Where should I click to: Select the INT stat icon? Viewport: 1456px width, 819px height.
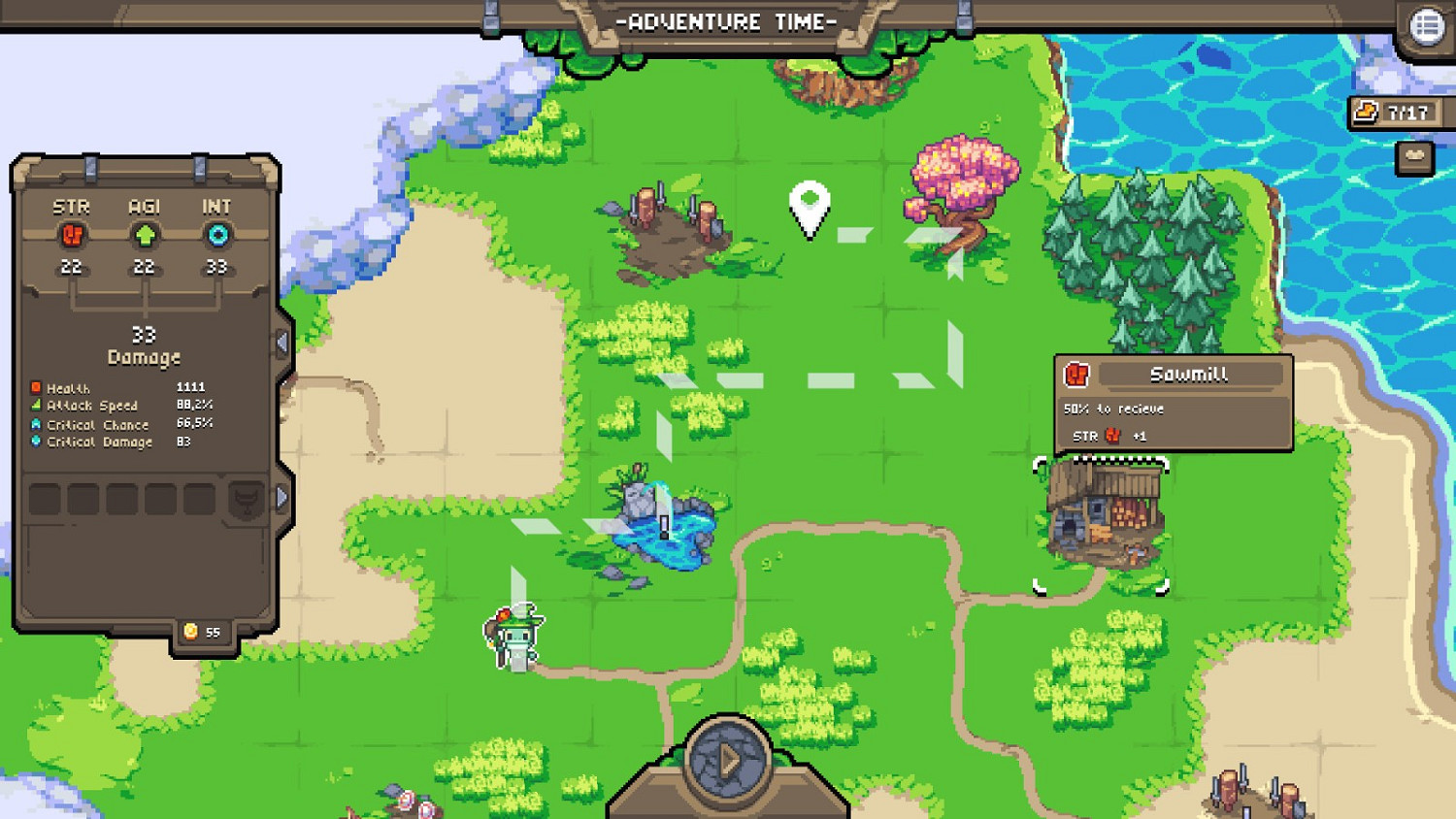click(216, 236)
